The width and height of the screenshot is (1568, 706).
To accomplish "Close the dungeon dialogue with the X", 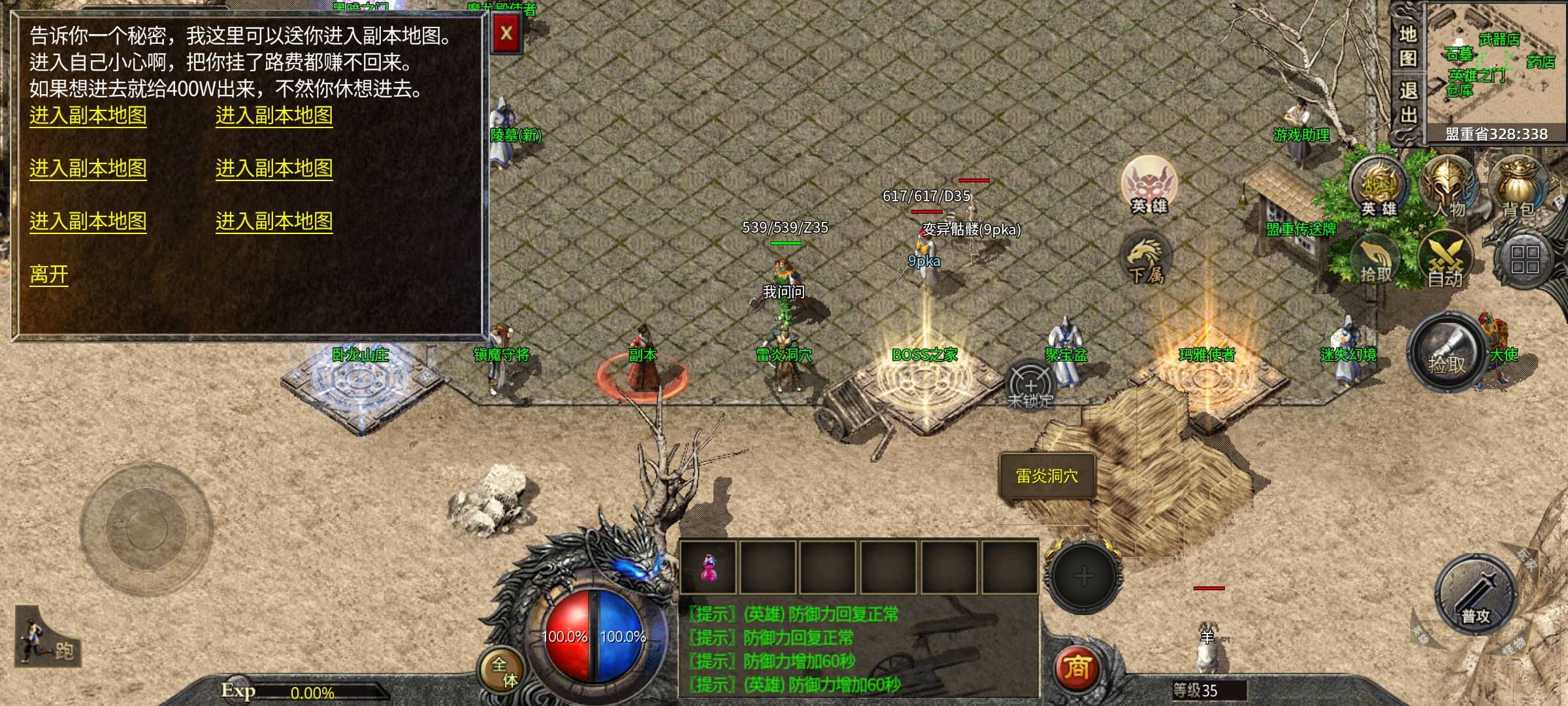I will tap(506, 33).
